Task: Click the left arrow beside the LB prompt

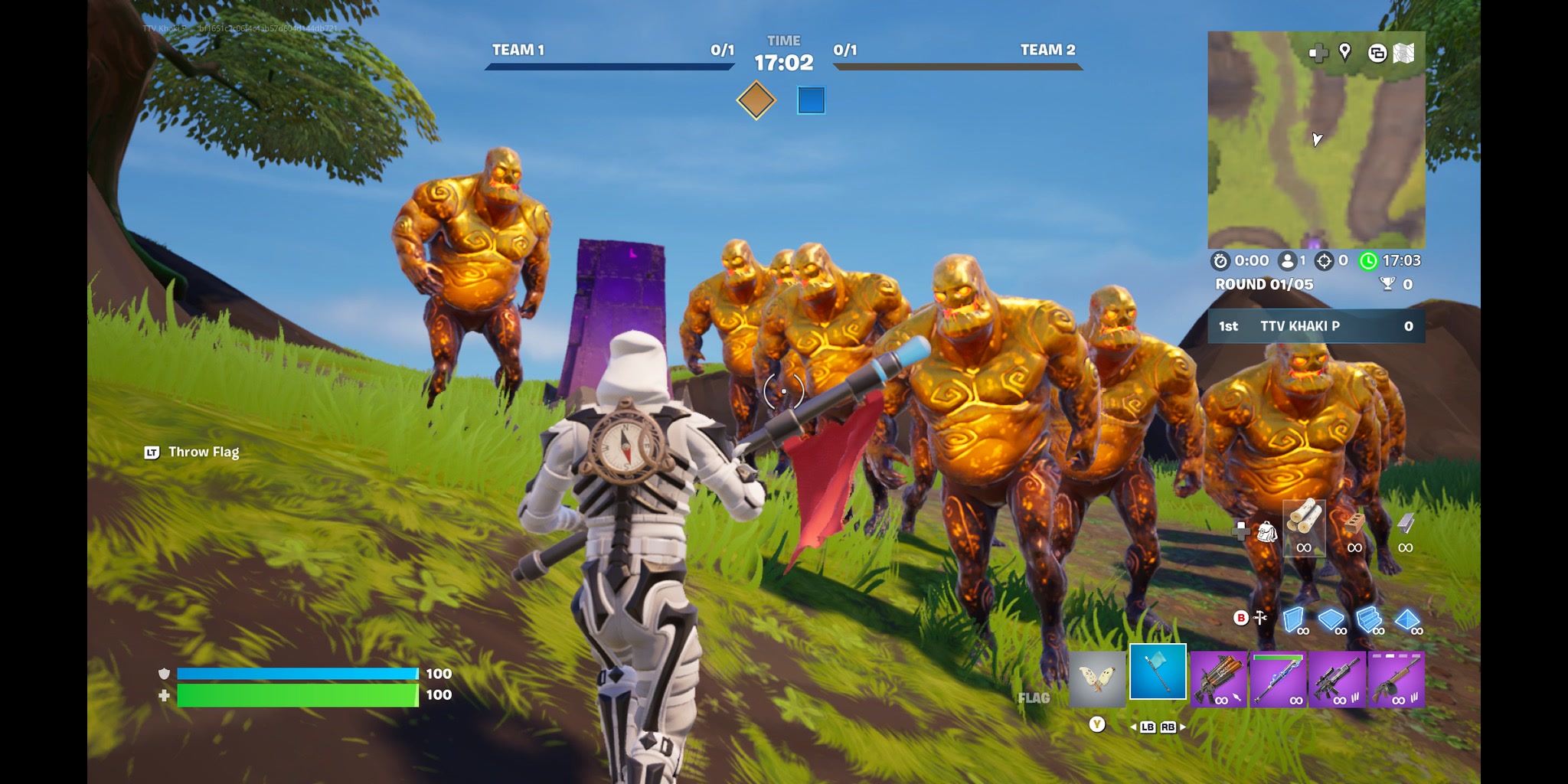Action: (1132, 727)
